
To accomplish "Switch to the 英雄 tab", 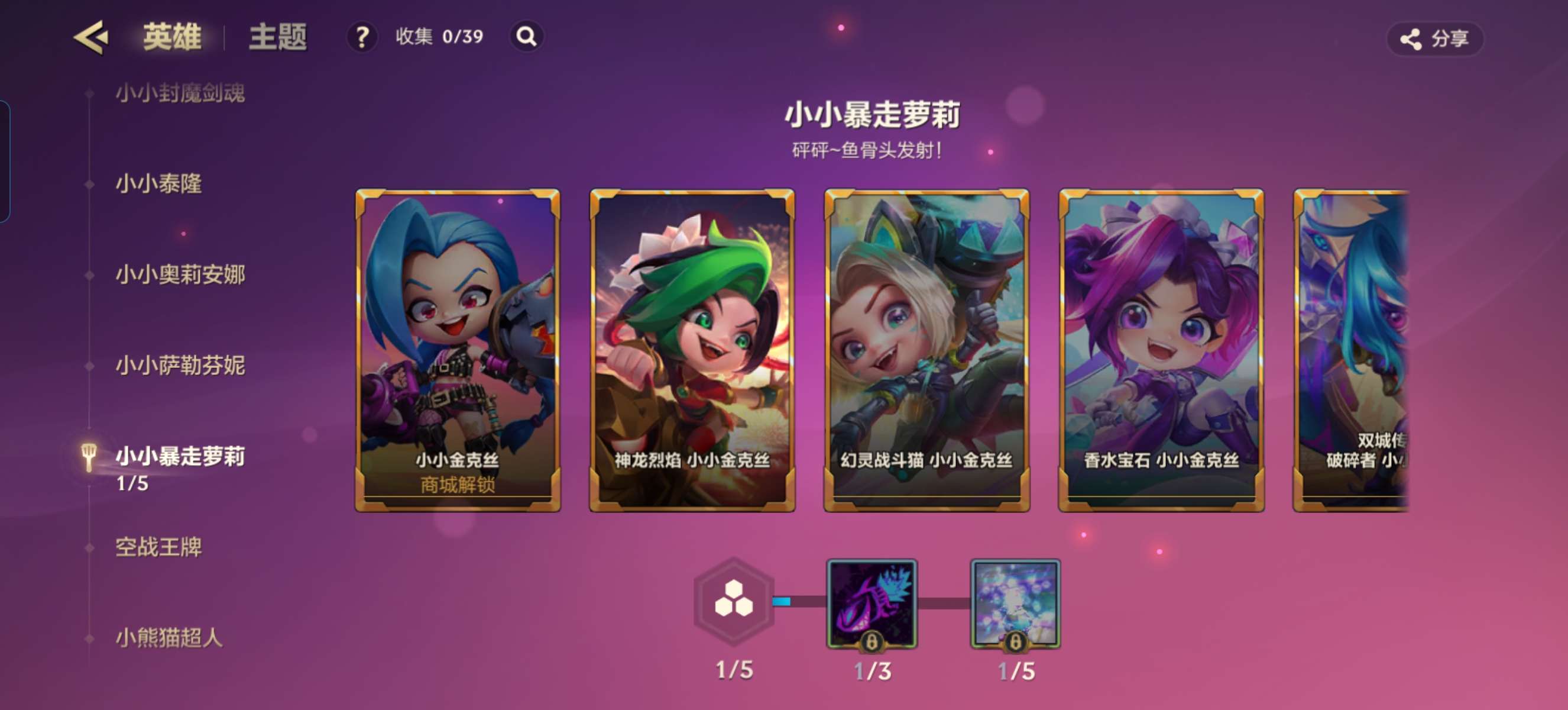I will 171,37.
